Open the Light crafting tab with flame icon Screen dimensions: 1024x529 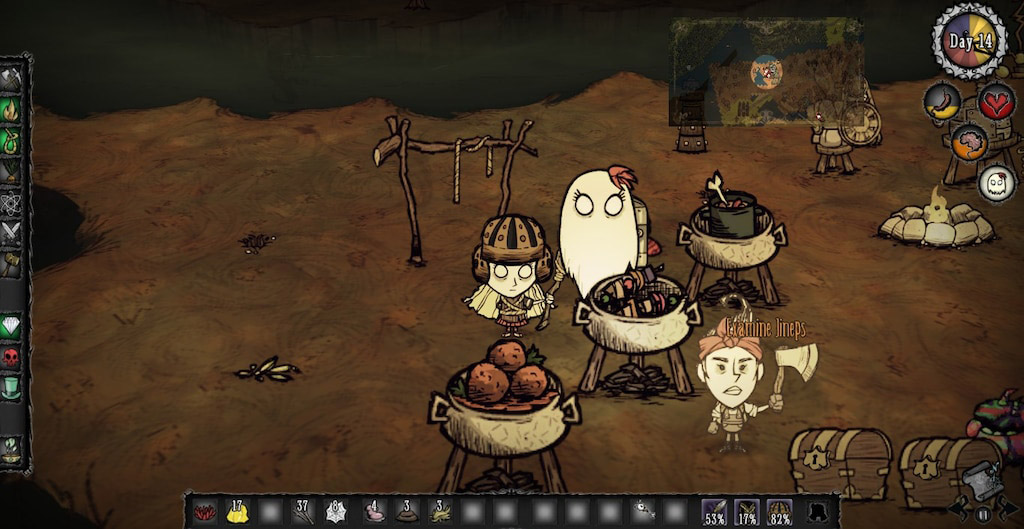[12, 108]
